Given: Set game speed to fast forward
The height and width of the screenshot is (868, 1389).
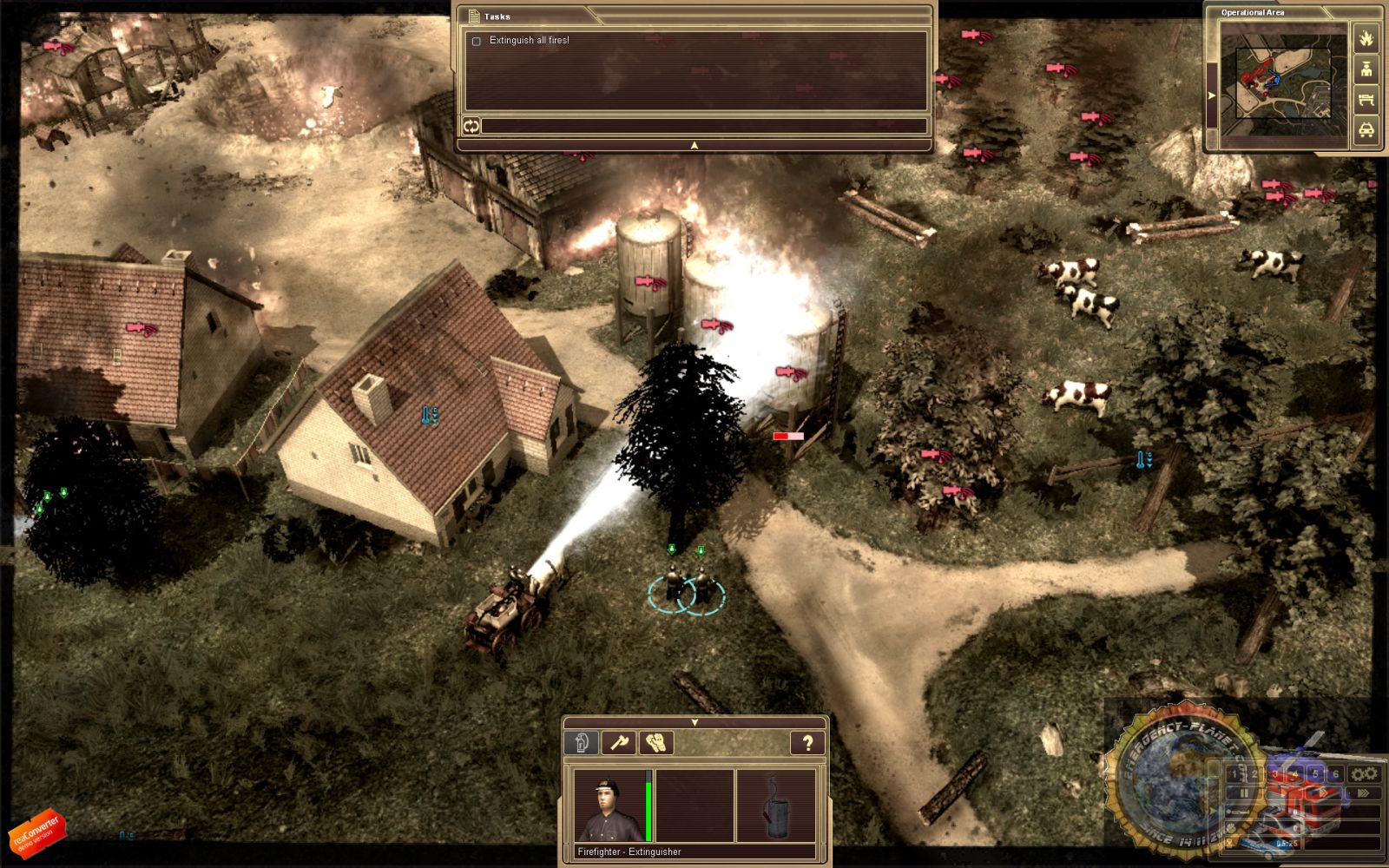Looking at the screenshot, I should click(1363, 792).
